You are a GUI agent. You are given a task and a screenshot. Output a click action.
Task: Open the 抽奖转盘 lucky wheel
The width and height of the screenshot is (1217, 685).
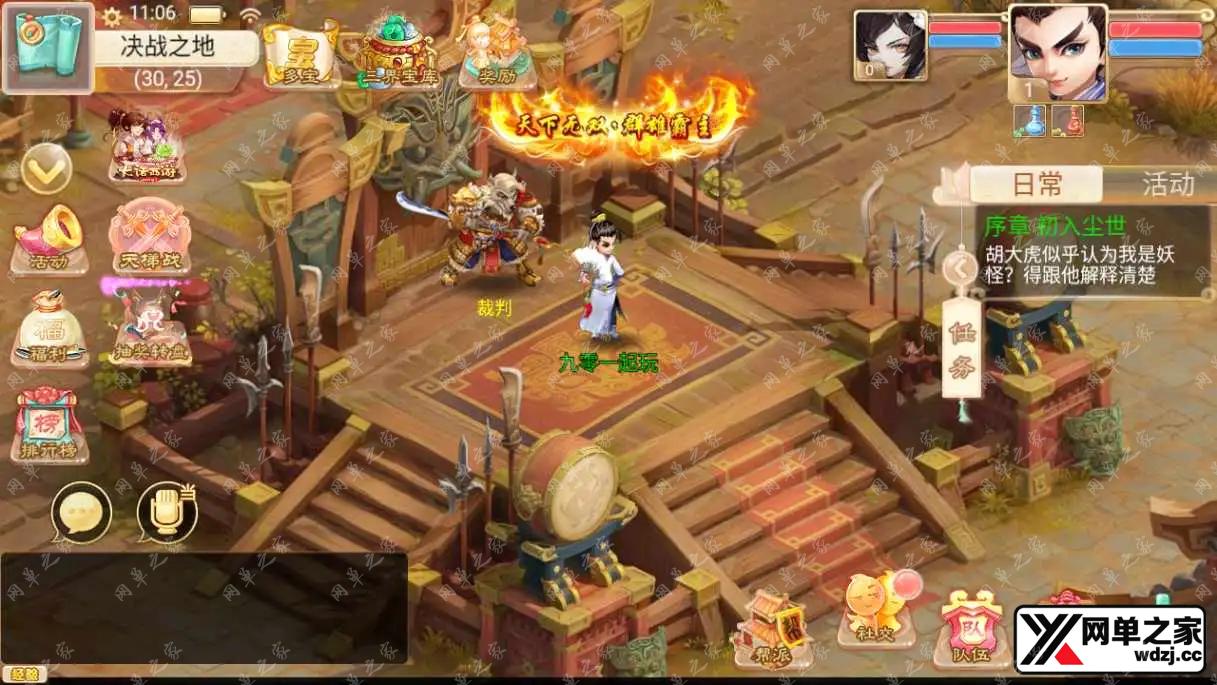(x=149, y=330)
